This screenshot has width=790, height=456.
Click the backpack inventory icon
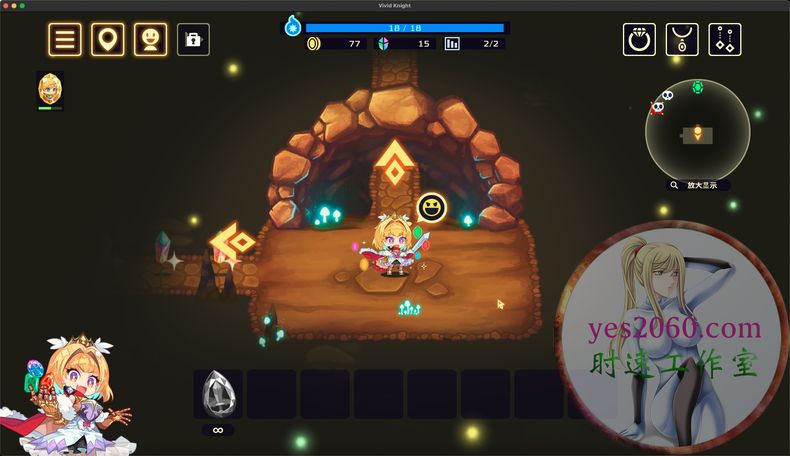tap(193, 40)
